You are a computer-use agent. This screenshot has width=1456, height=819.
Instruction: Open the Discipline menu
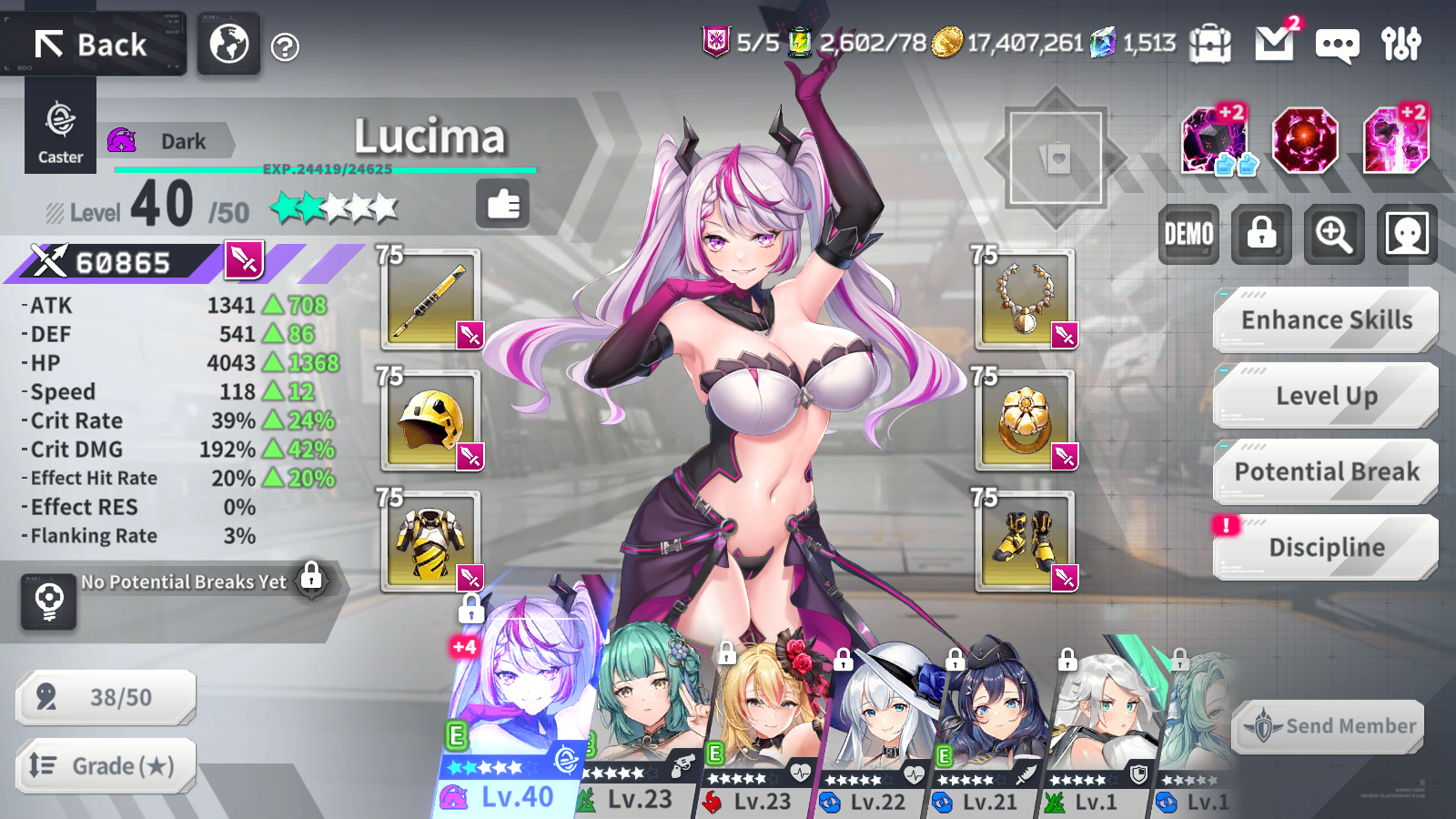[1326, 547]
